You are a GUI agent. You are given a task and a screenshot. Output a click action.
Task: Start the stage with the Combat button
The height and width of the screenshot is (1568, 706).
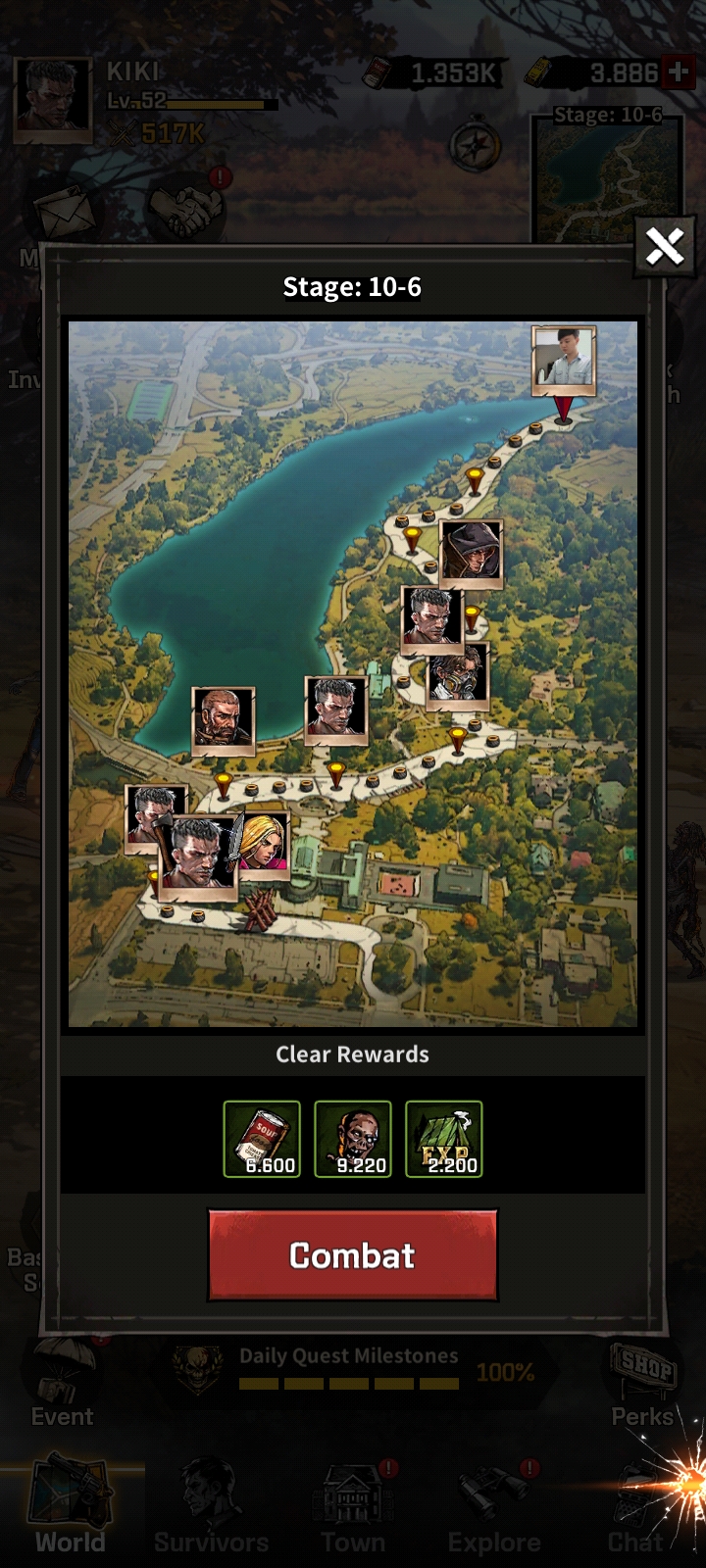352,1255
